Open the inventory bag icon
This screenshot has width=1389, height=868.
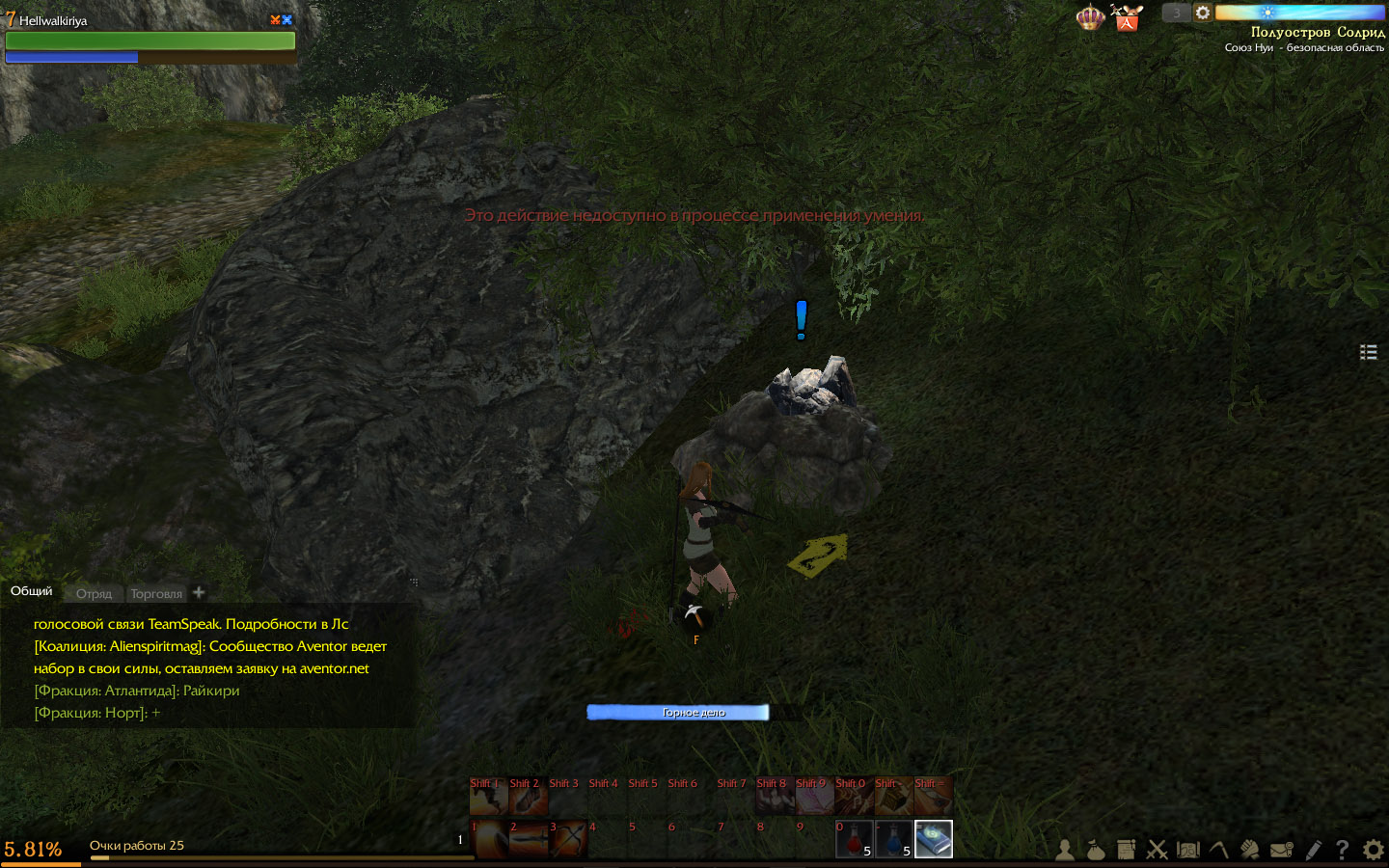pos(1095,850)
